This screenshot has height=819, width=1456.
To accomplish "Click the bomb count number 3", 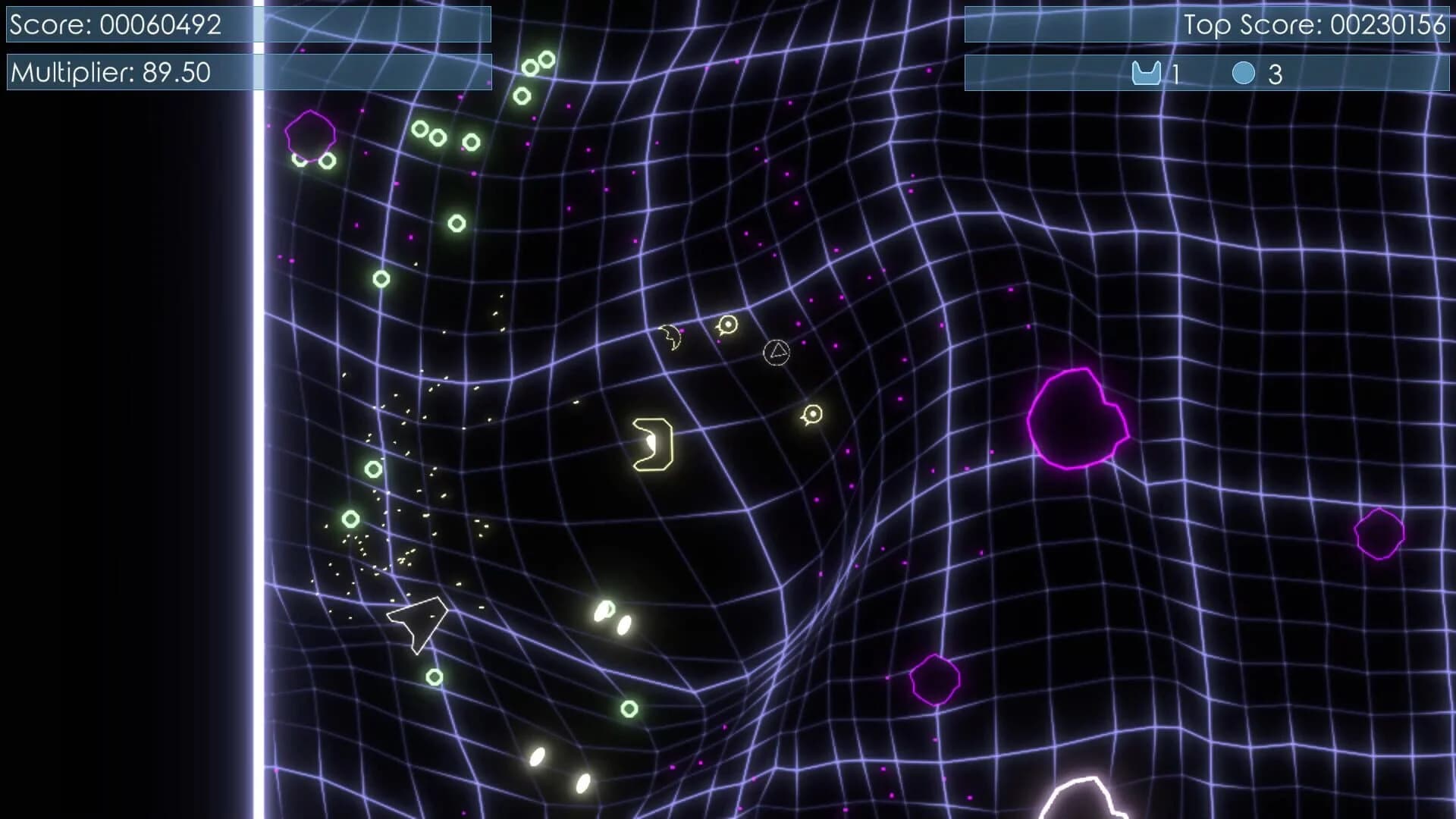I will pyautogui.click(x=1272, y=73).
